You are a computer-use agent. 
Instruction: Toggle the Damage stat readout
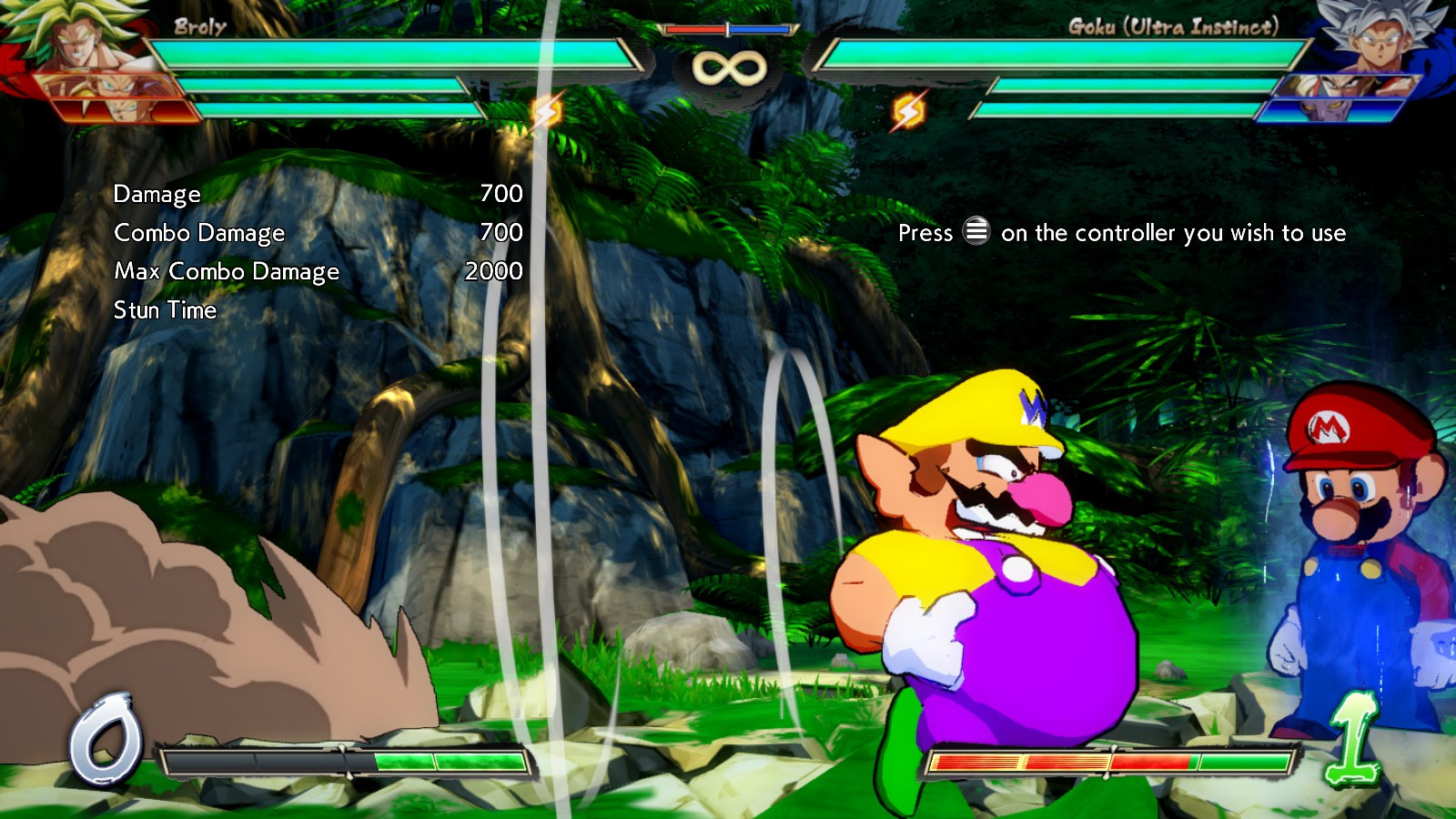tap(156, 194)
